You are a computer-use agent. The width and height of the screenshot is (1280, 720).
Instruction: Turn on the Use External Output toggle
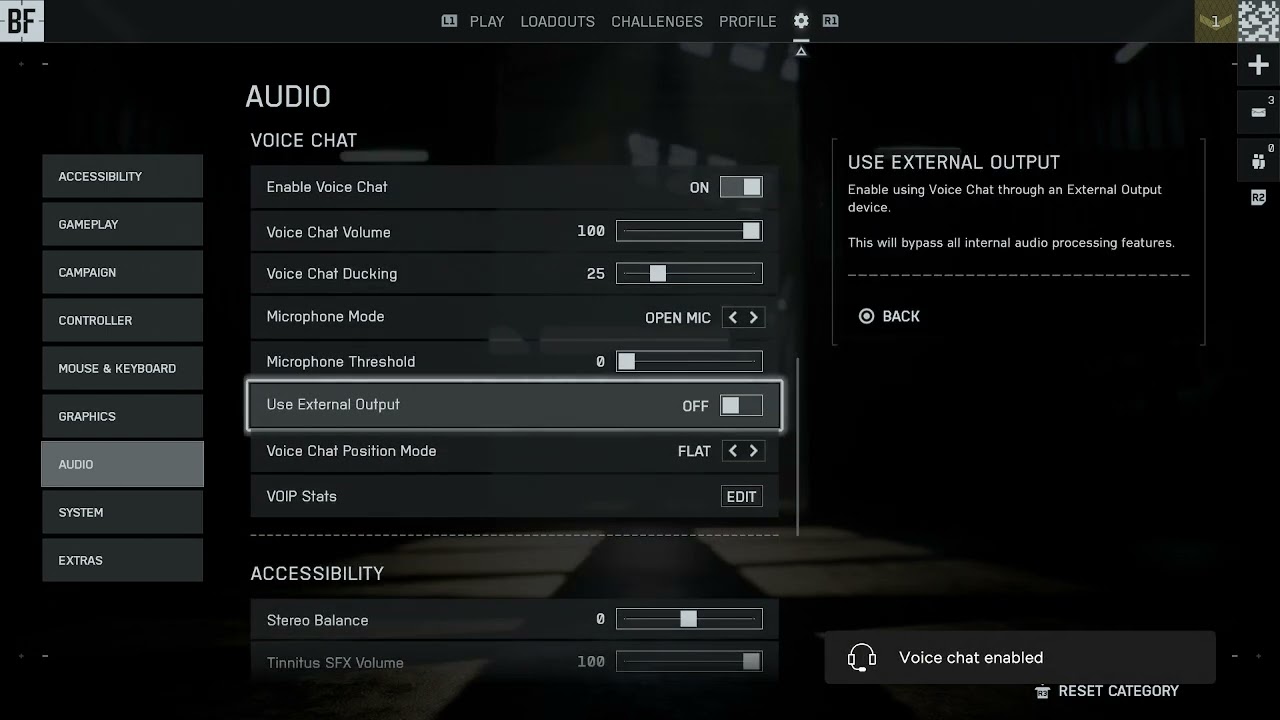pos(741,405)
